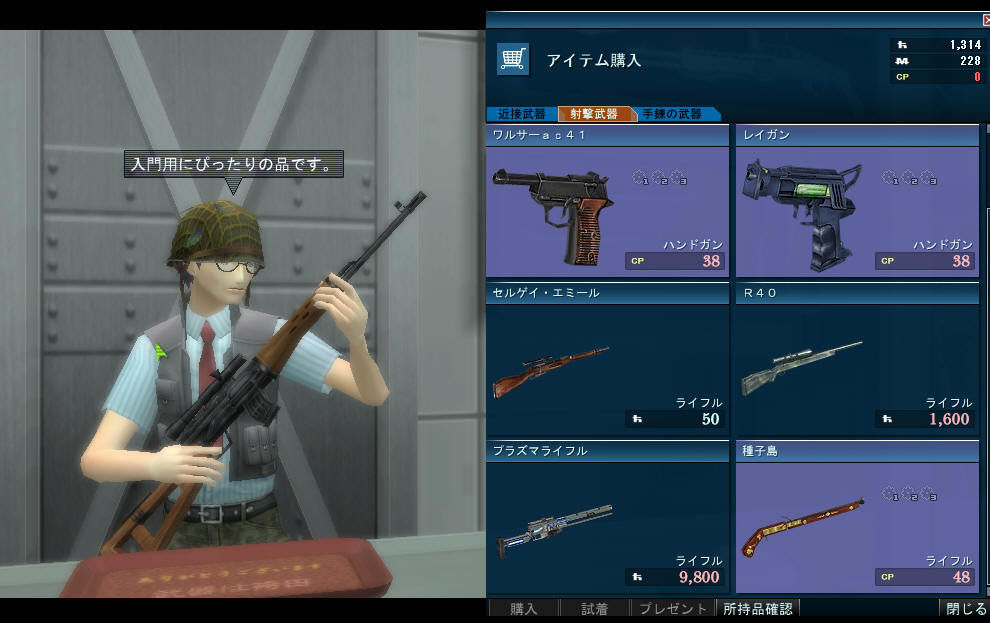Close the shop with 閉じる
The width and height of the screenshot is (990, 623).
tap(965, 608)
